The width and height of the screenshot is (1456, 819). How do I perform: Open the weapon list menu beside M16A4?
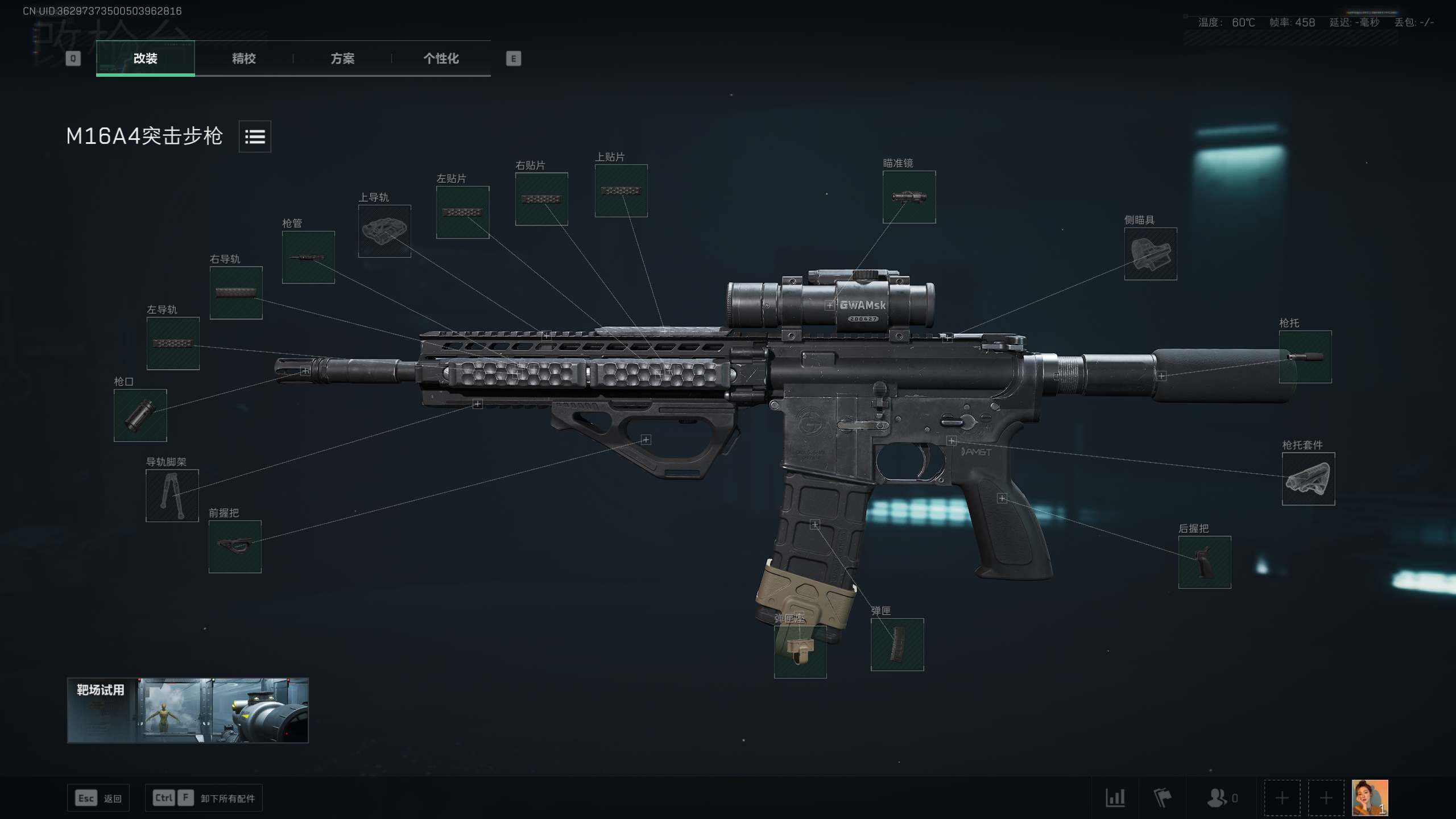click(255, 136)
